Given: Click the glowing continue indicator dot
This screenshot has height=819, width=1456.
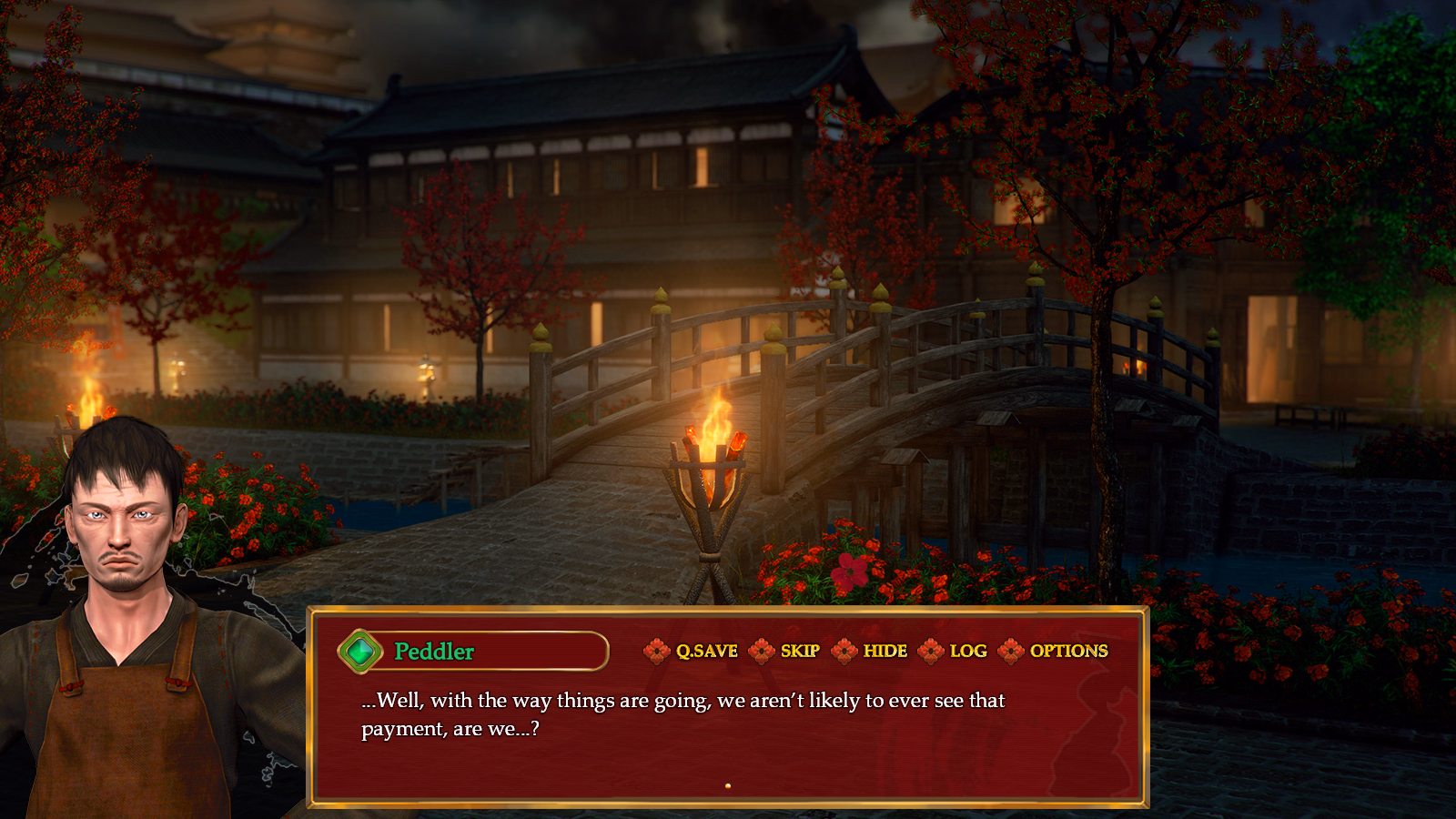Looking at the screenshot, I should (727, 784).
